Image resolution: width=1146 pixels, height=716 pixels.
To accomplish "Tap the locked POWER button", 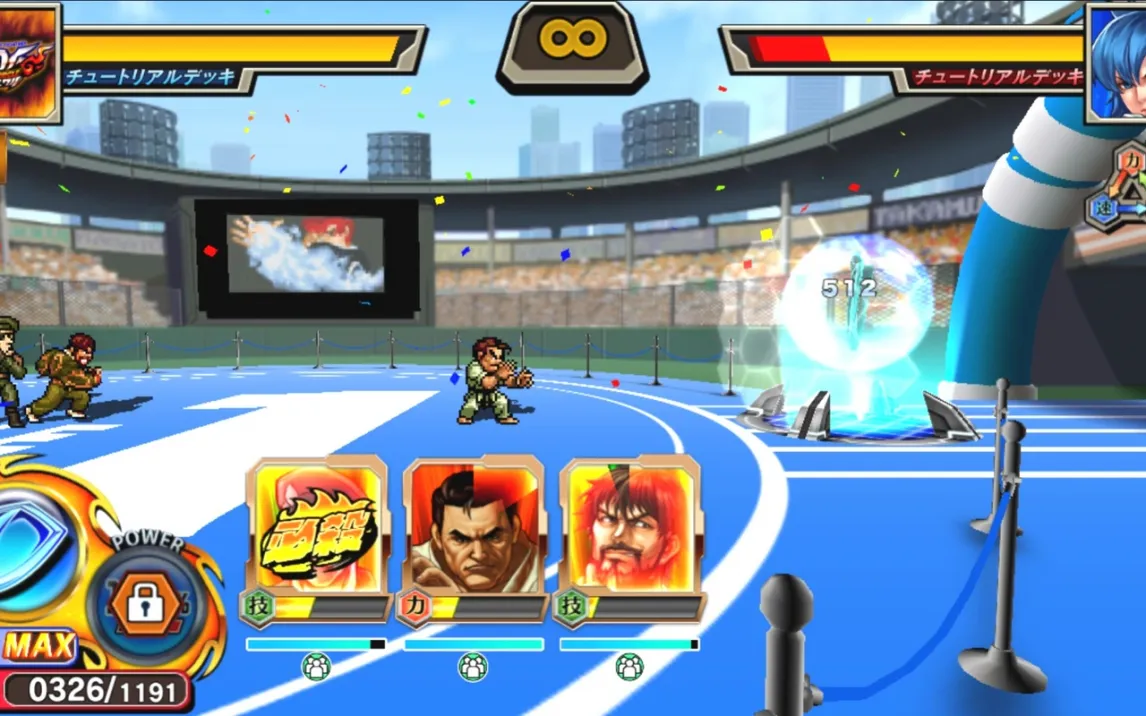I will tap(146, 603).
